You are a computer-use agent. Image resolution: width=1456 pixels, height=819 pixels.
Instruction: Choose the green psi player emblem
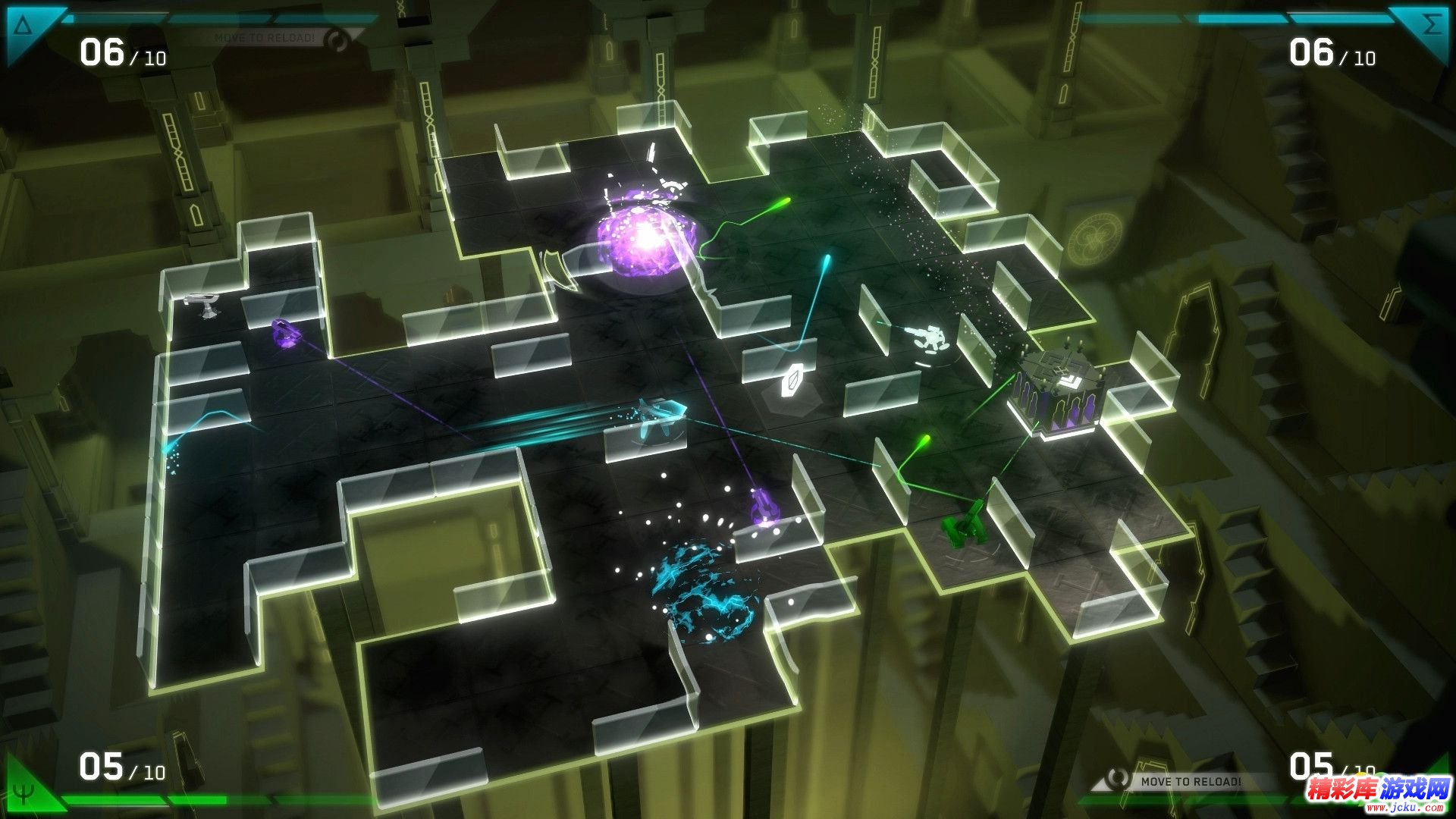point(24,792)
